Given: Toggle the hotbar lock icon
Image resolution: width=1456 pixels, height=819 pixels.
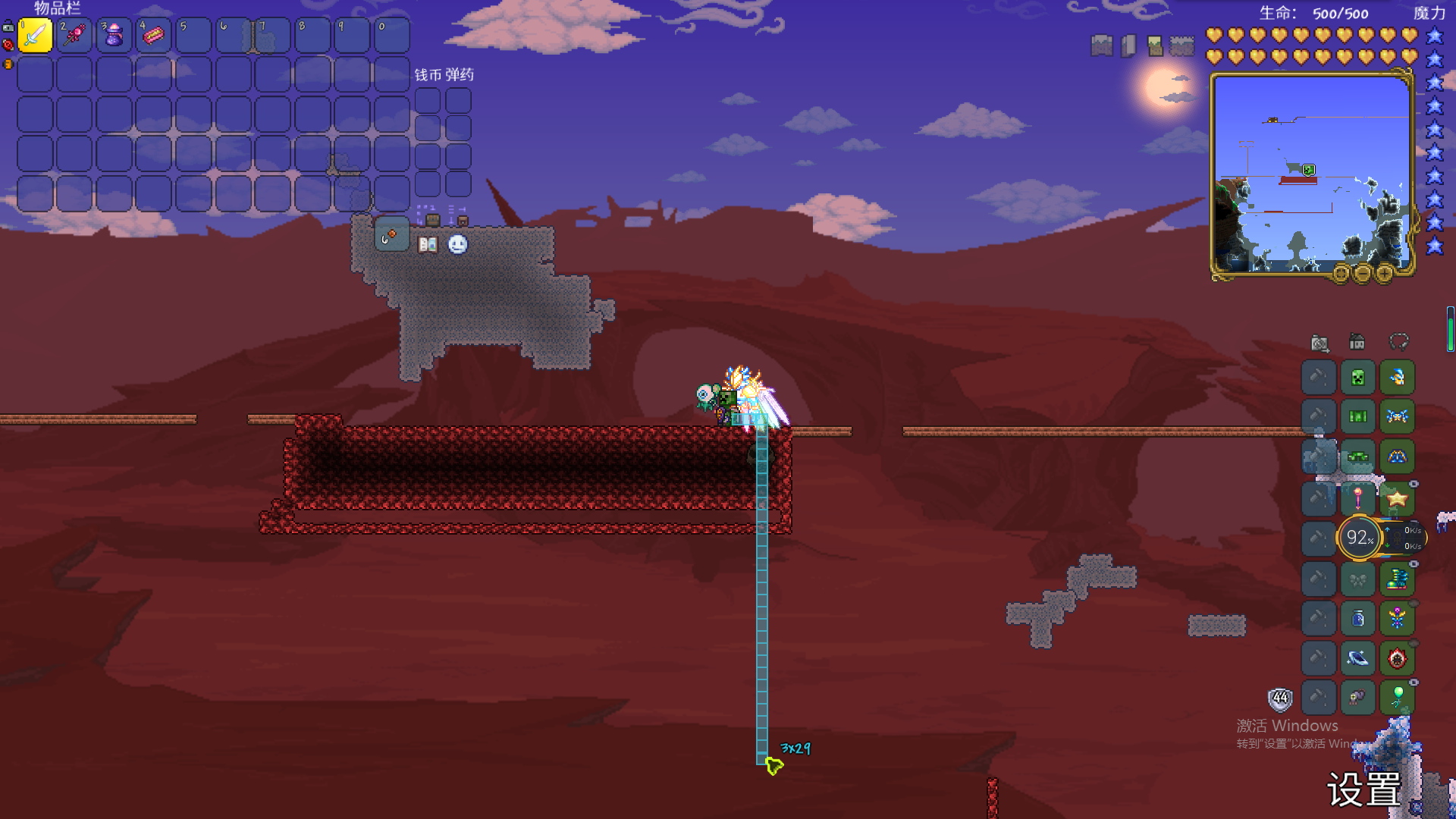Looking at the screenshot, I should coord(8,27).
